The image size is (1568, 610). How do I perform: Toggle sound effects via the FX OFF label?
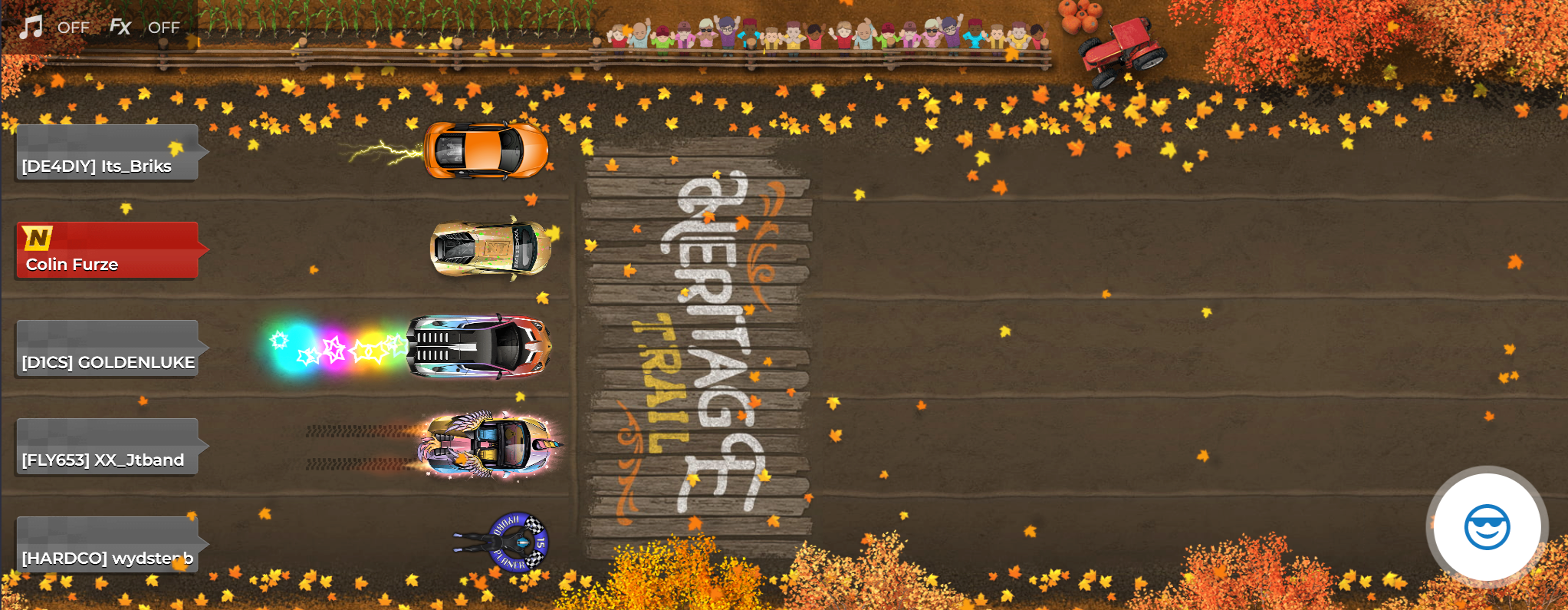pyautogui.click(x=163, y=27)
